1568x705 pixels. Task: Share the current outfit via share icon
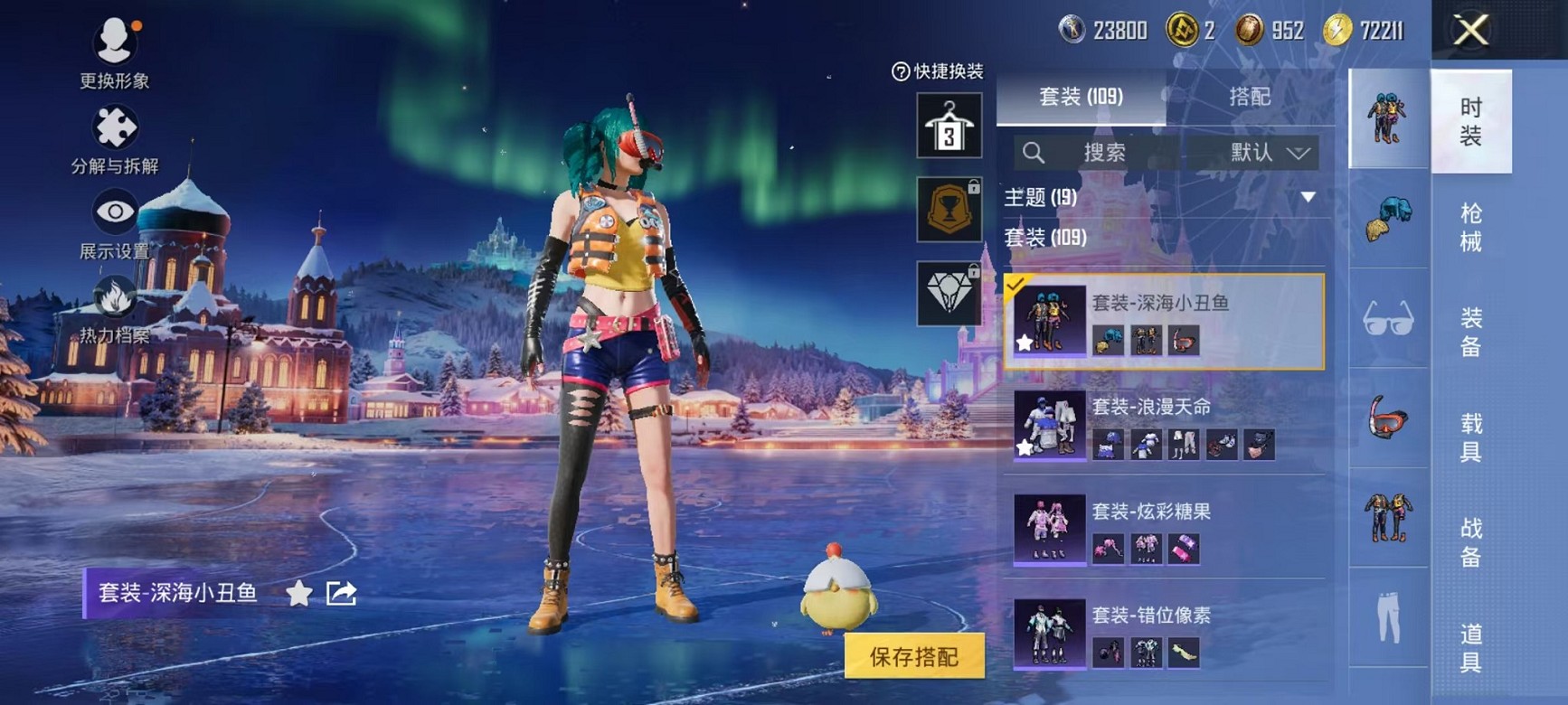[x=341, y=593]
